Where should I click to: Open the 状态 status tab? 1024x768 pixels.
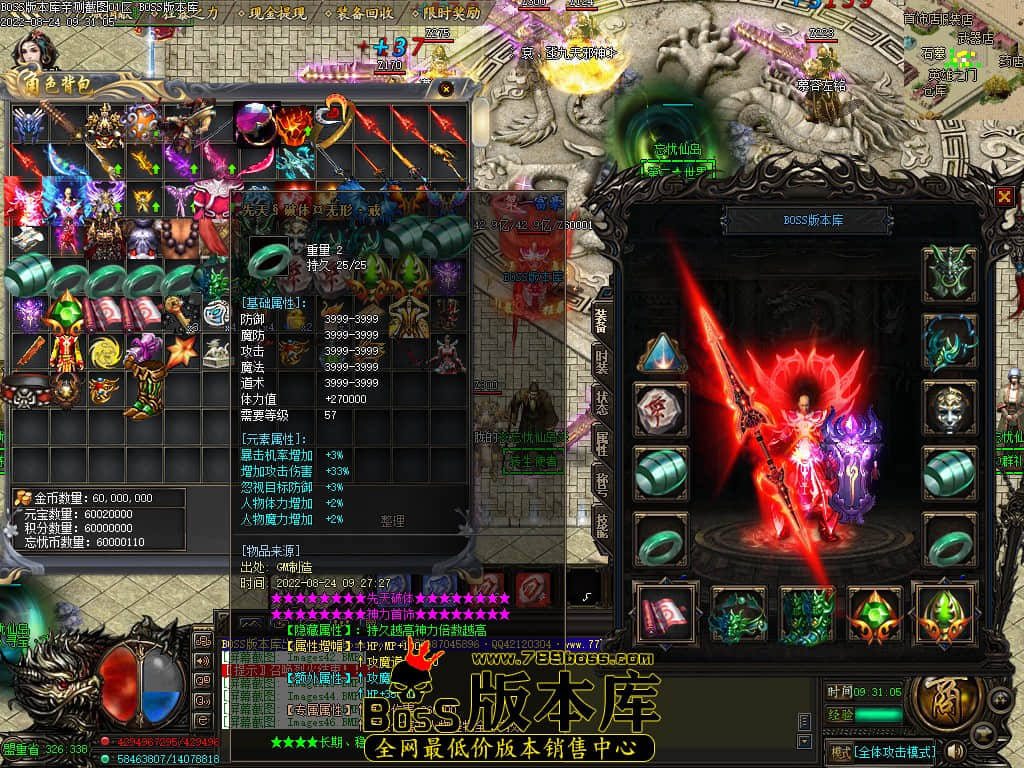click(602, 402)
